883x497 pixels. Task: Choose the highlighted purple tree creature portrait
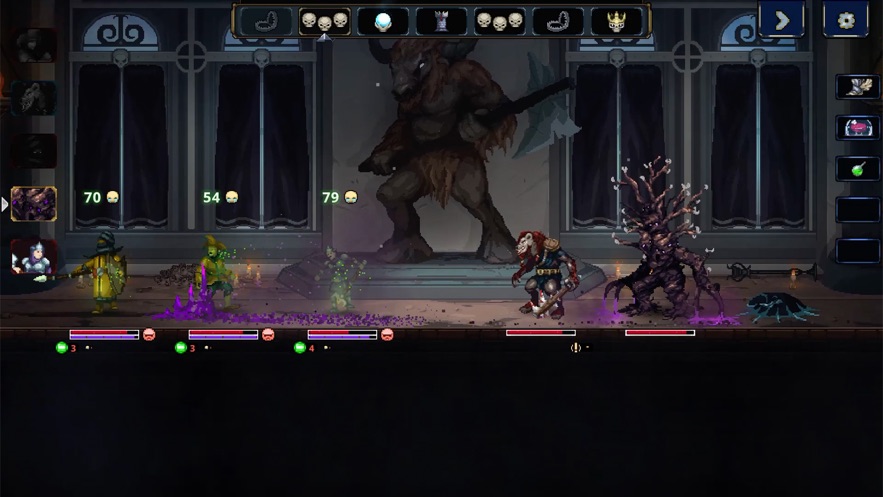34,204
